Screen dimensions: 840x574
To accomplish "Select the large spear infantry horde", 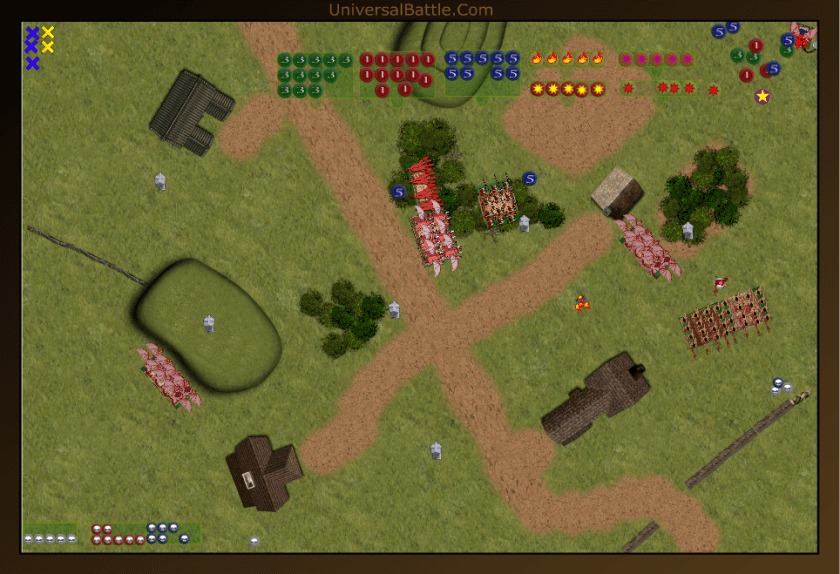I will (725, 320).
